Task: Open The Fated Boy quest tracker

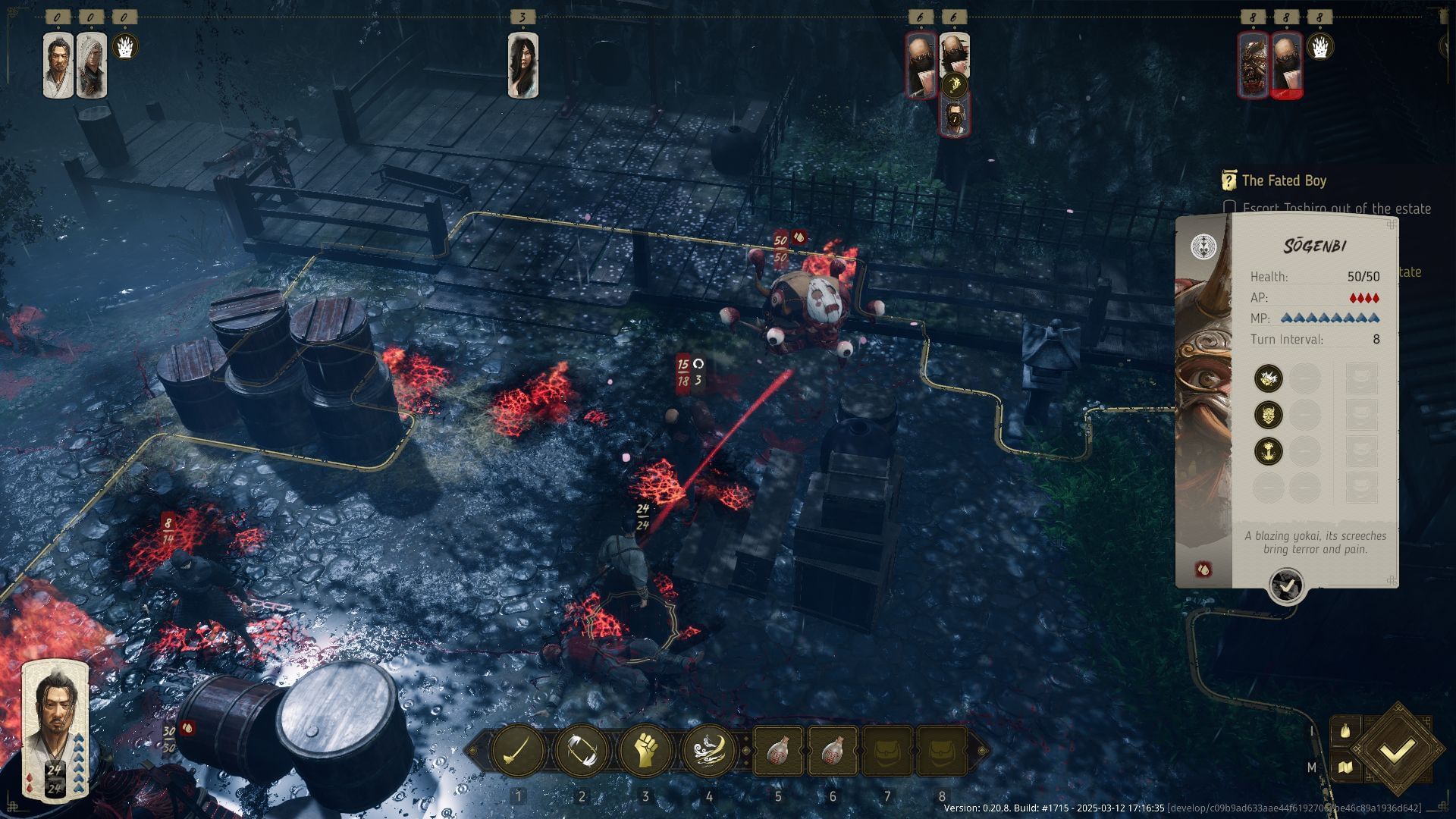Action: (1283, 180)
